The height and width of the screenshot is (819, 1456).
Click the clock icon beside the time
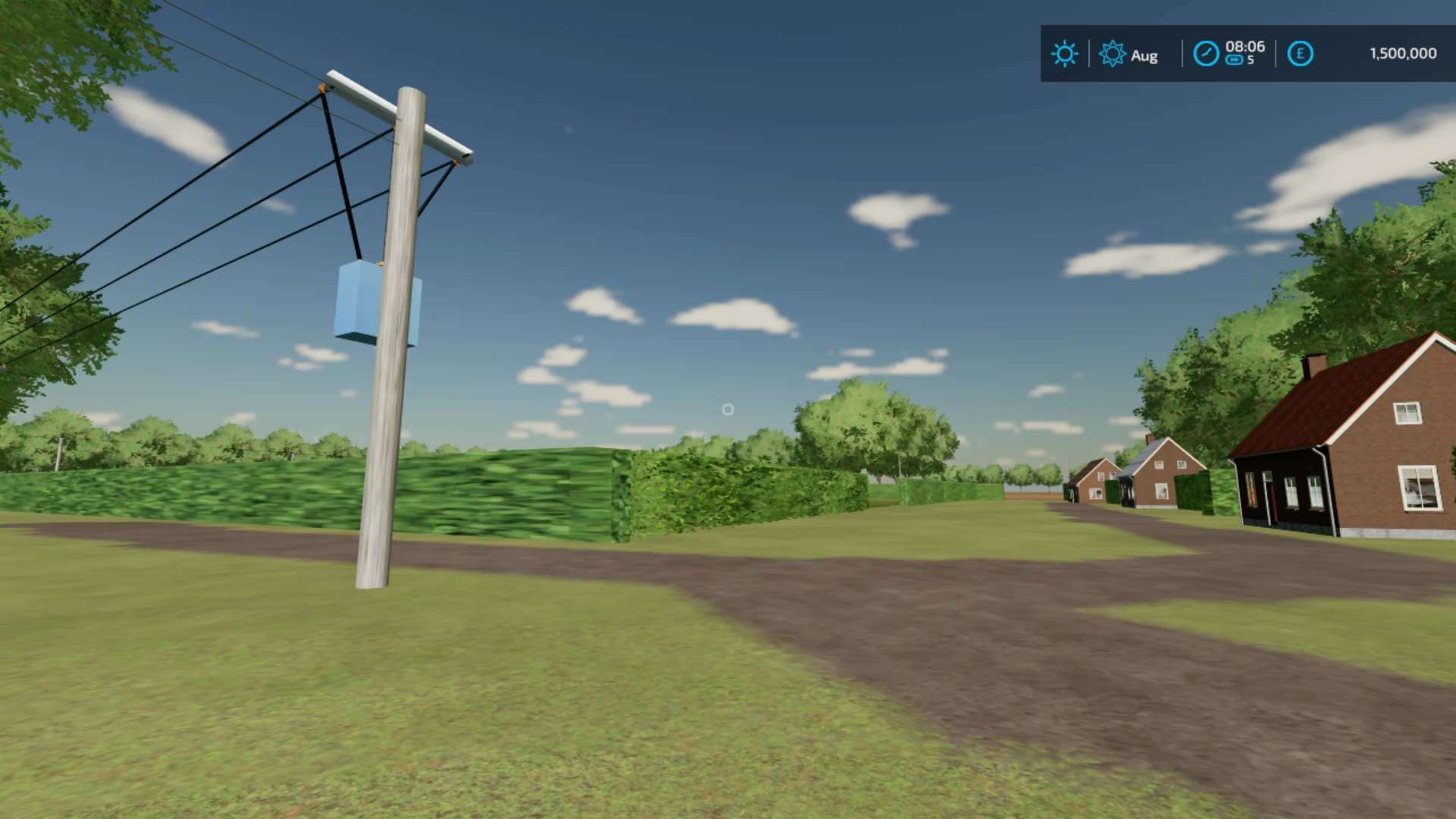[x=1206, y=54]
